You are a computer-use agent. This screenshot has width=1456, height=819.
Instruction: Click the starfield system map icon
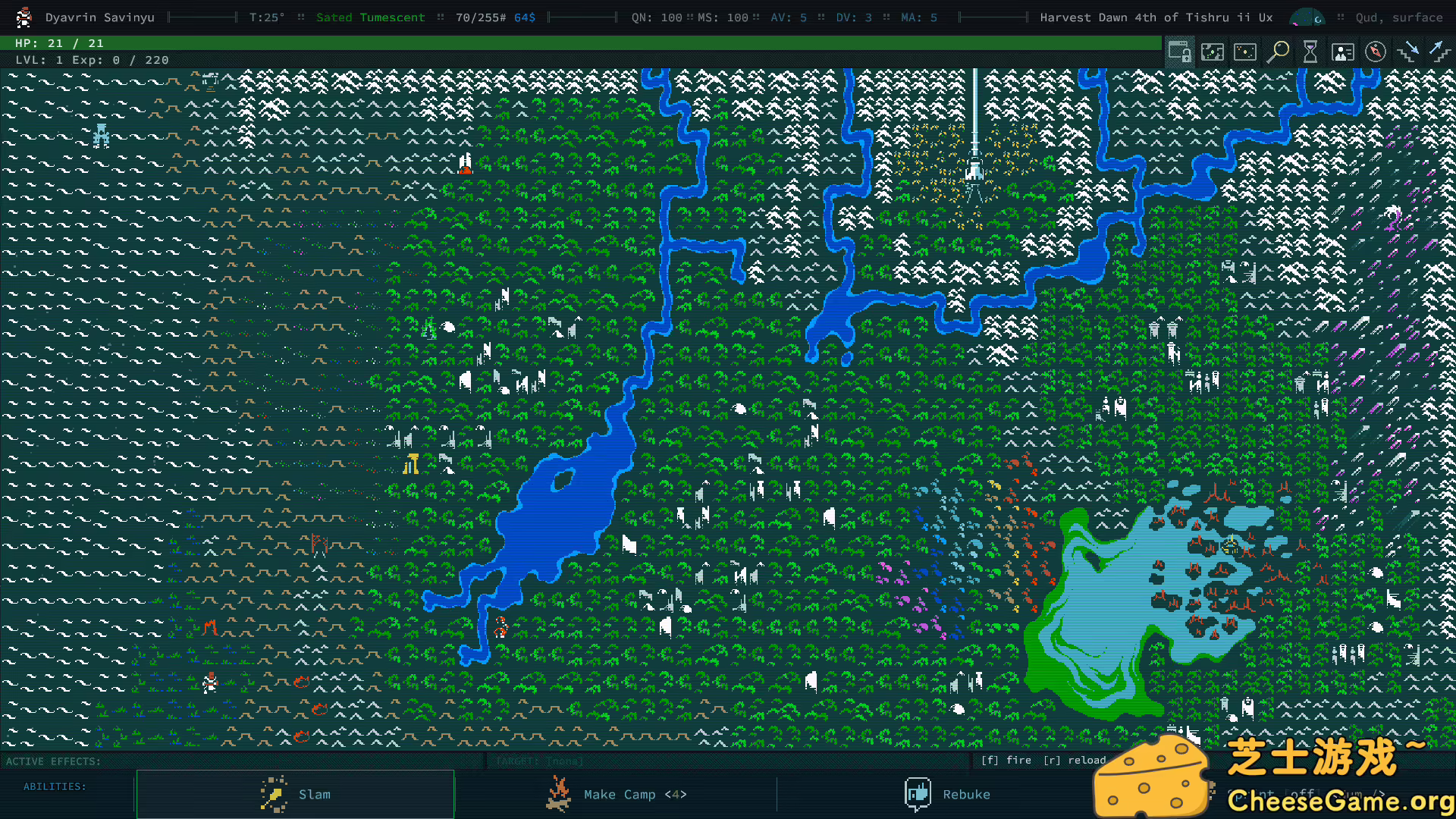tap(1244, 52)
